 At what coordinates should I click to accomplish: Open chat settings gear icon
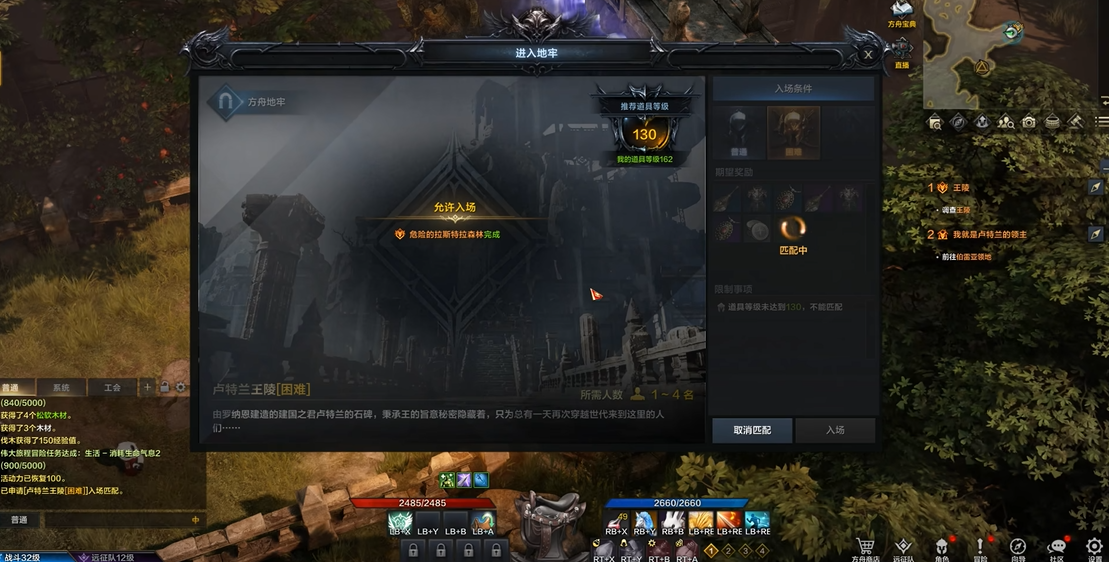pyautogui.click(x=181, y=387)
